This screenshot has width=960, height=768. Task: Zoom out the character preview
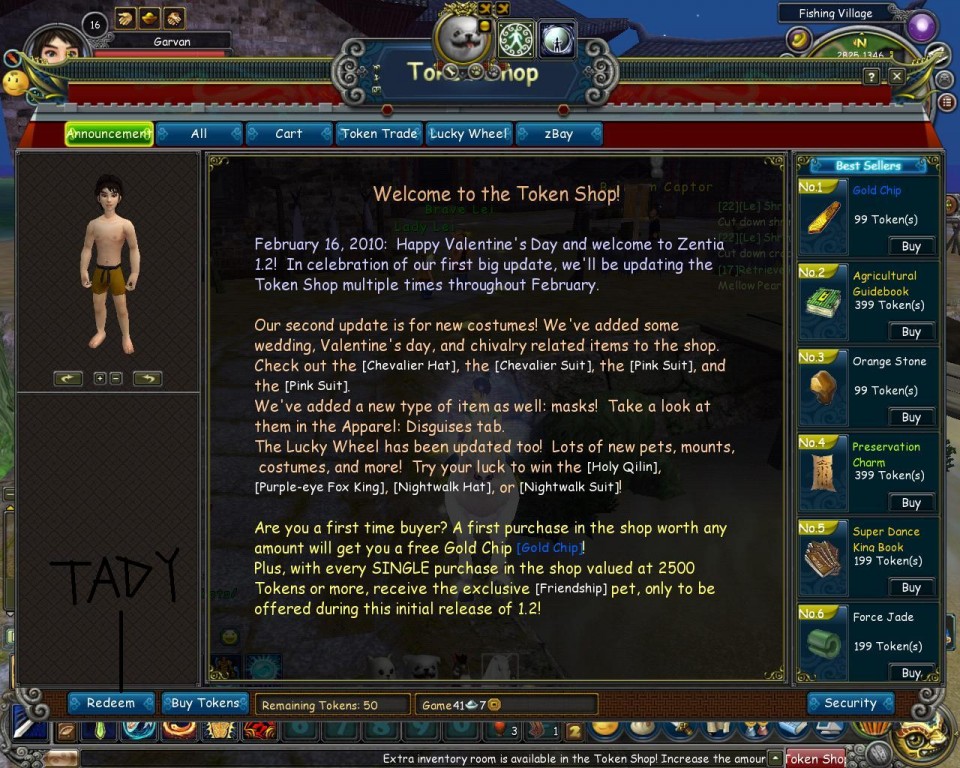point(116,378)
